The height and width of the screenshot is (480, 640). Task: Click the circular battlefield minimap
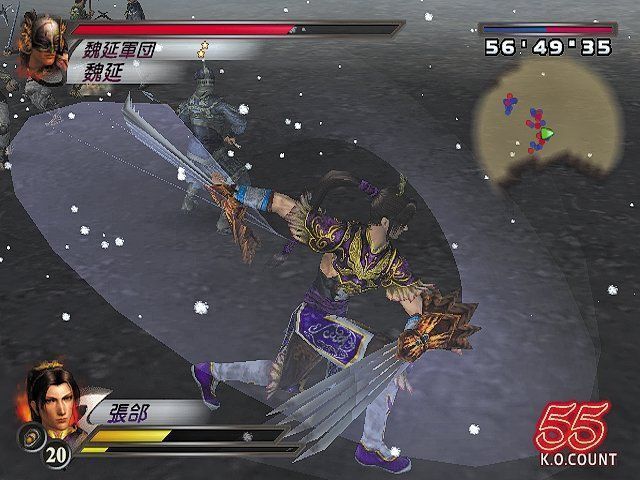528,126
